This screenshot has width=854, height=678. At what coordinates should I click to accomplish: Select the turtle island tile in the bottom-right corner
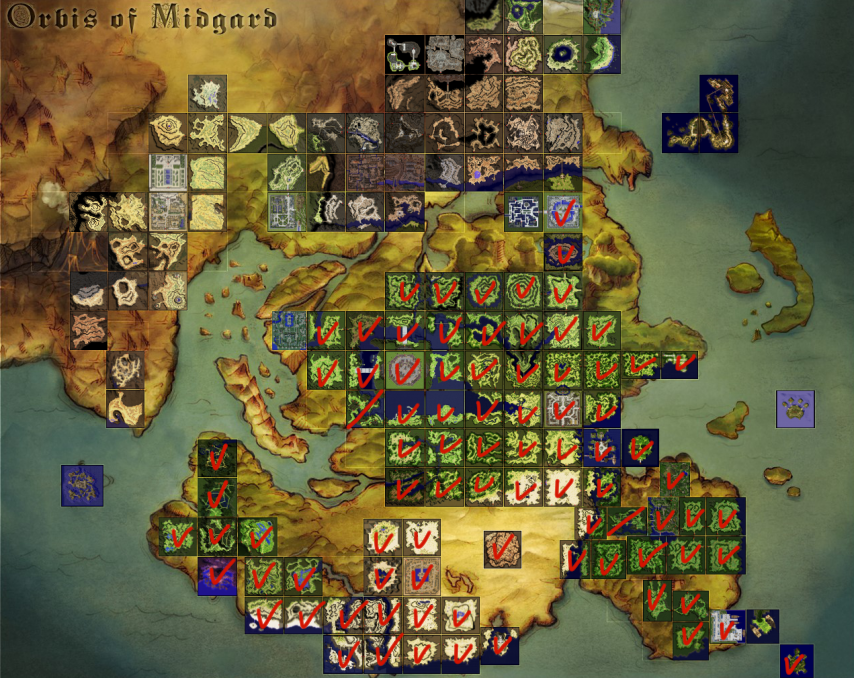tap(796, 661)
